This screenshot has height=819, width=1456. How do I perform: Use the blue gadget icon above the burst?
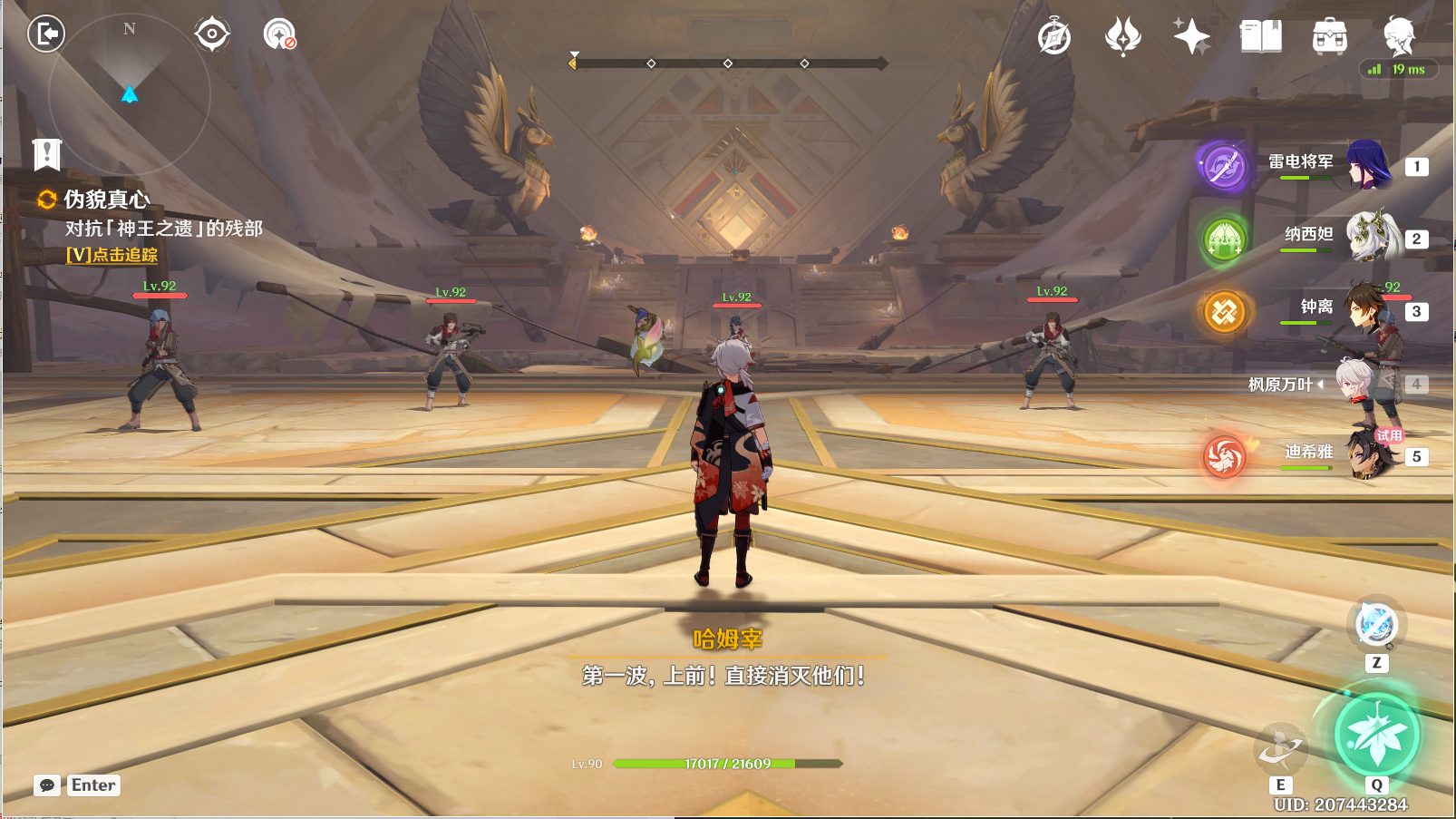[x=1376, y=624]
